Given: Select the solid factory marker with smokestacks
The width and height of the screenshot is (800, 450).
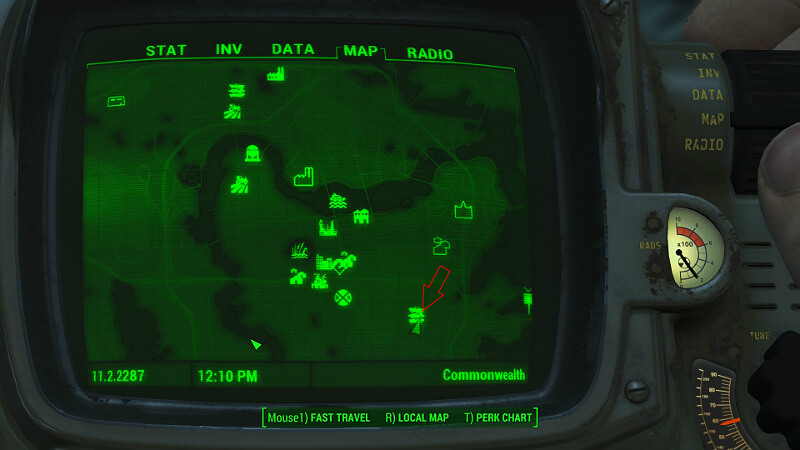Looking at the screenshot, I should click(276, 73).
